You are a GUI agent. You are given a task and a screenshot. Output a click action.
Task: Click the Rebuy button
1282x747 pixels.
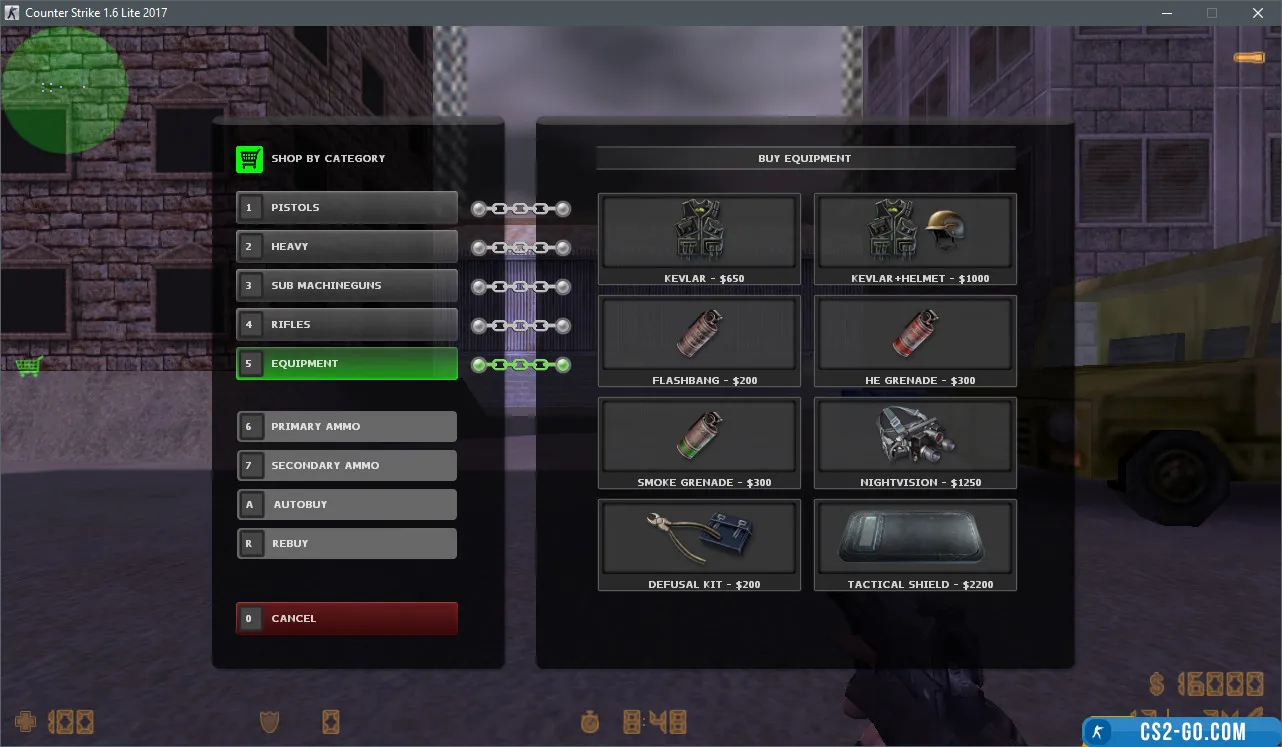point(347,543)
